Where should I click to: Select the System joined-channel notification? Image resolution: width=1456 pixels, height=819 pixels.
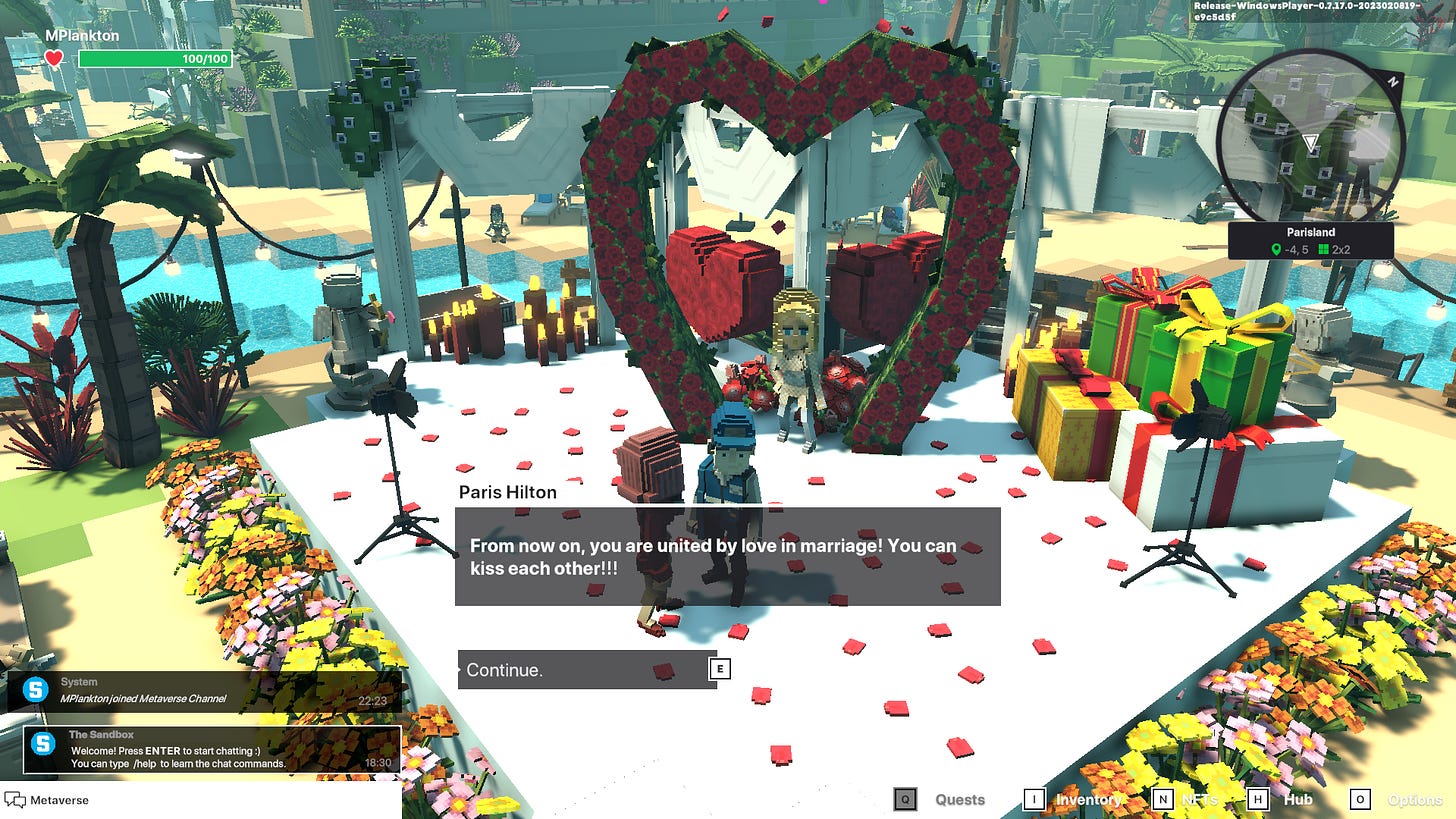204,691
